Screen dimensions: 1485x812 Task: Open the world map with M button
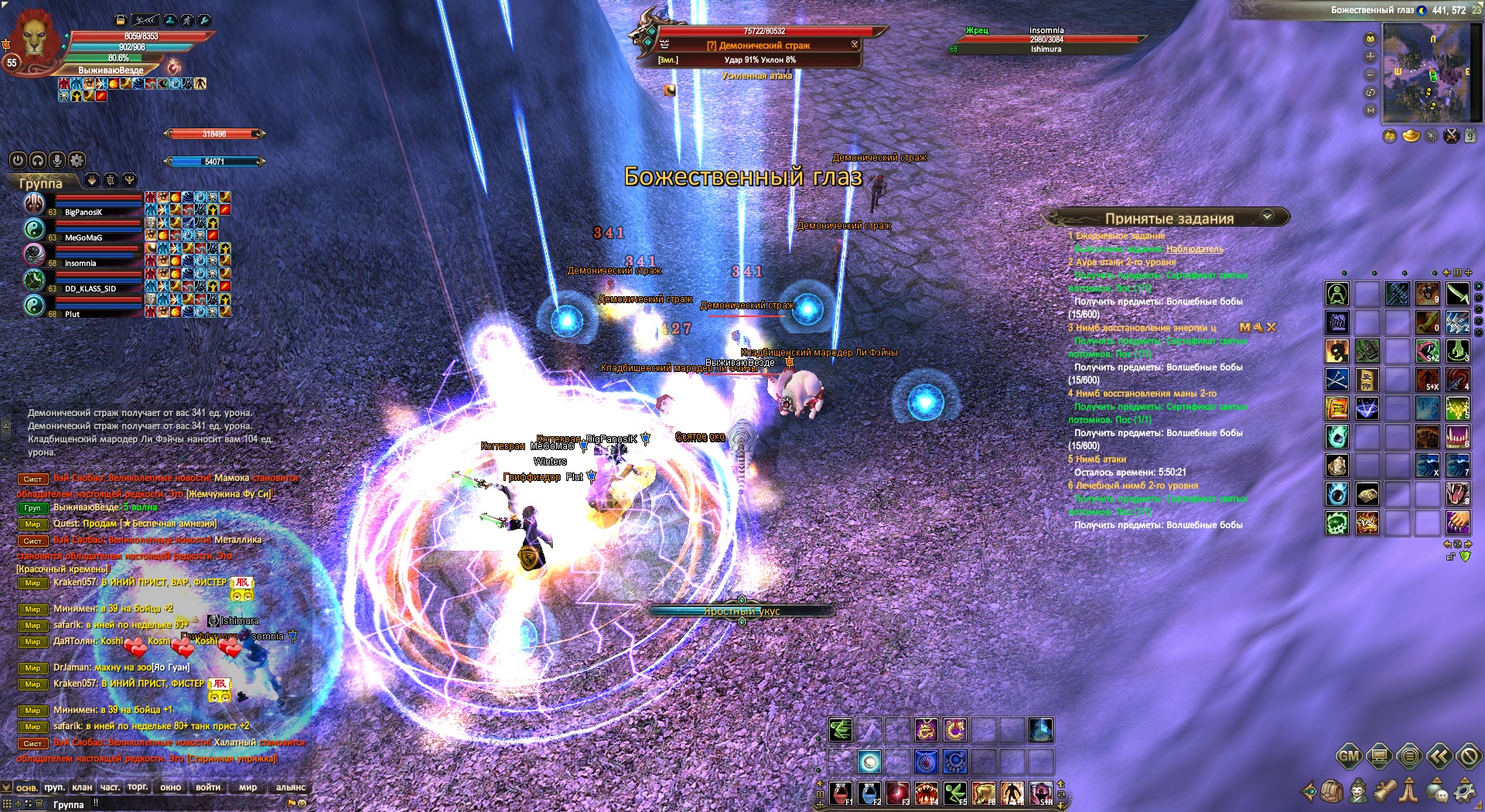(x=1371, y=111)
